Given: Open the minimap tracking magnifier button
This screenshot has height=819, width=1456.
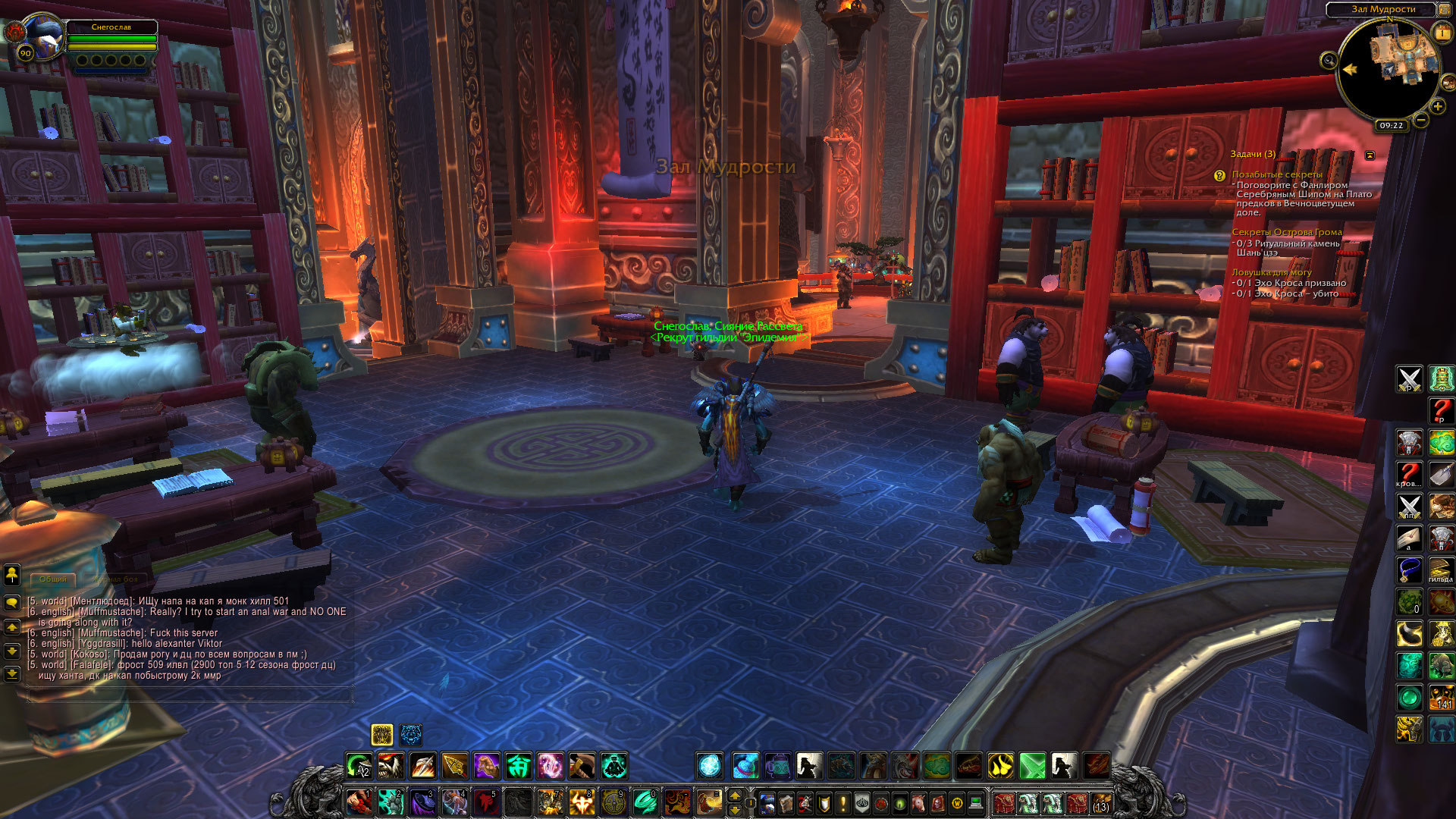Looking at the screenshot, I should 1329,61.
